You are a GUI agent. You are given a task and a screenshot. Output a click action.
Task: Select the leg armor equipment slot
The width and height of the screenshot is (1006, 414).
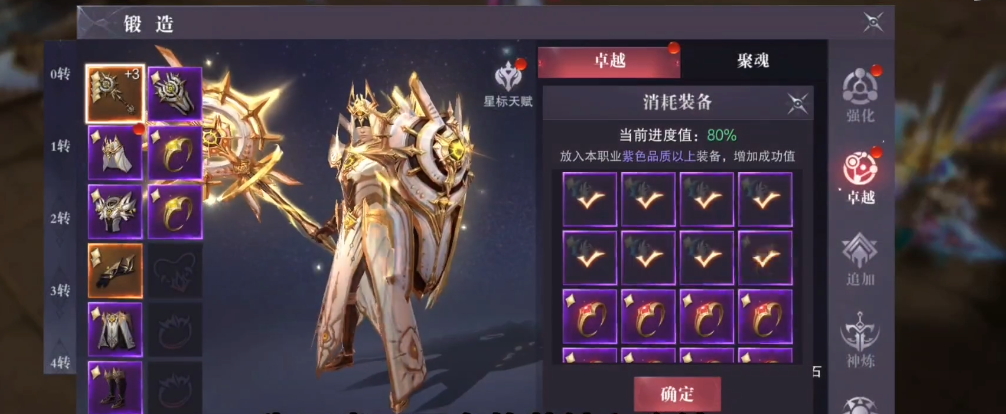point(115,329)
